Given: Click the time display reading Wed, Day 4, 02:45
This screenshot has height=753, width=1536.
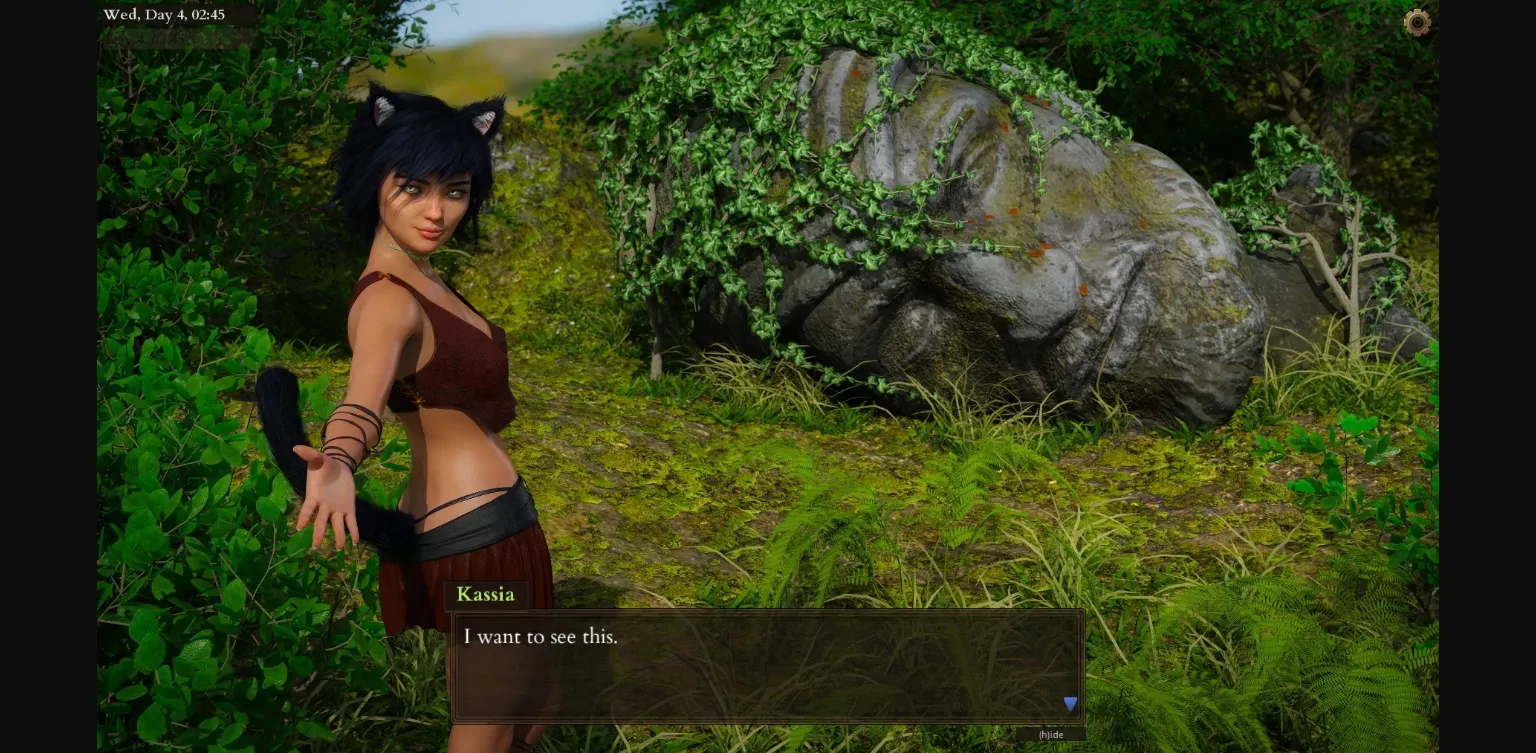Looking at the screenshot, I should pos(164,14).
